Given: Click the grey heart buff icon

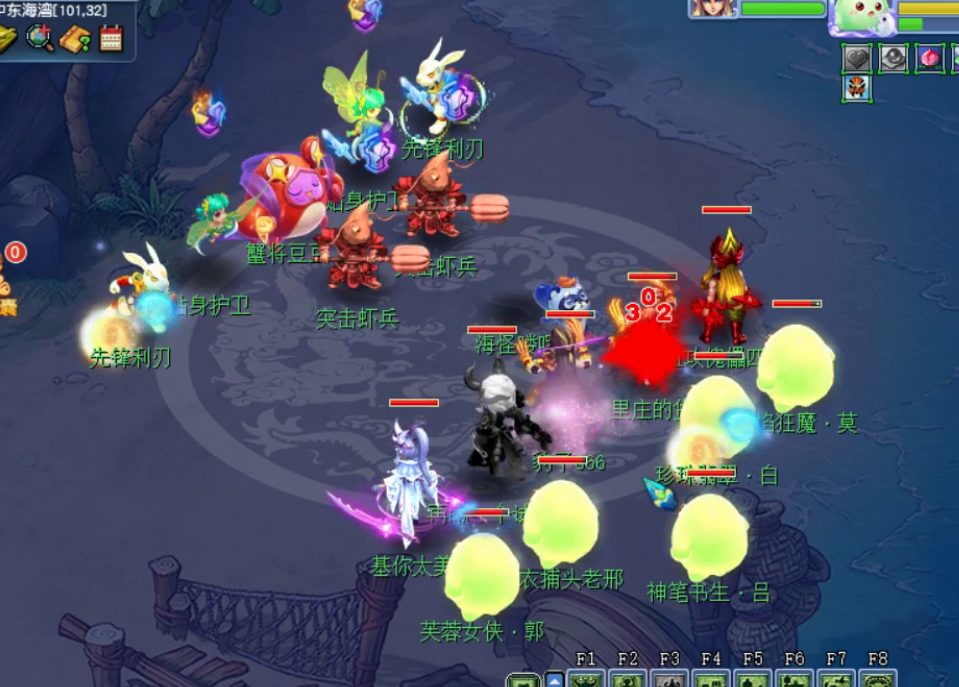Looking at the screenshot, I should tap(857, 58).
